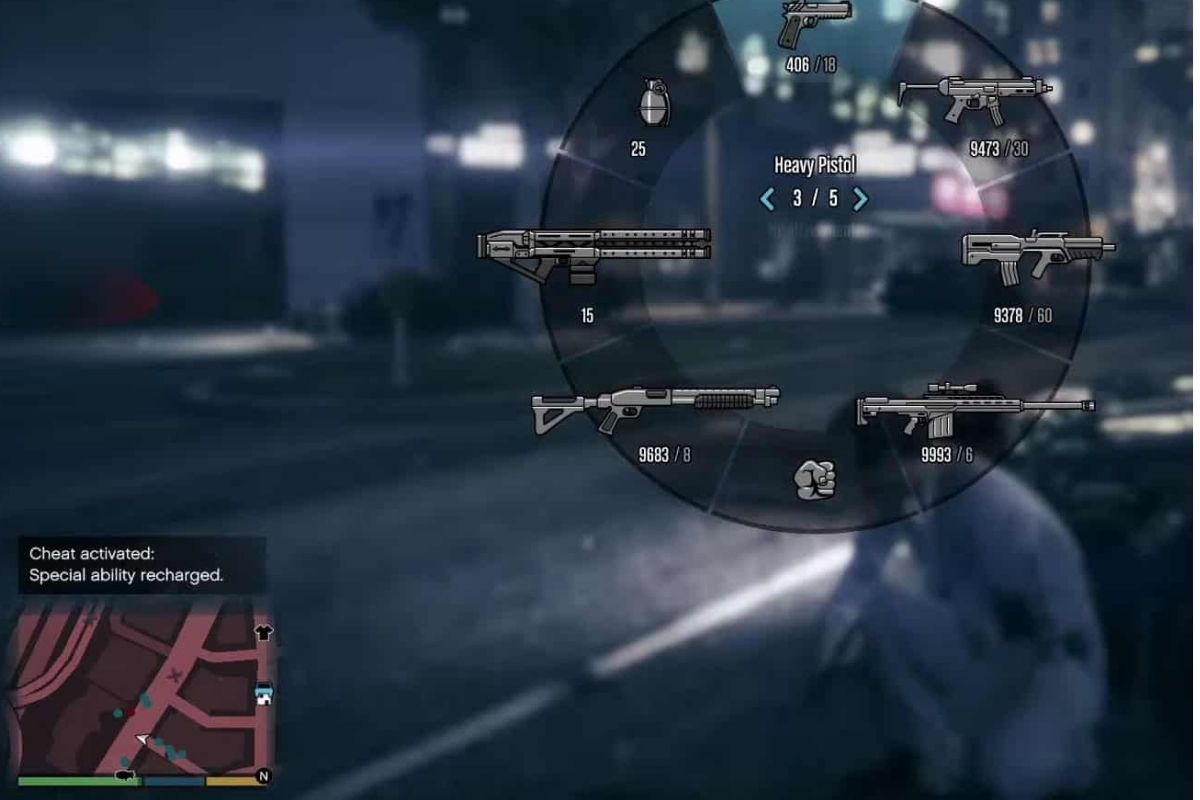Switch to unarmed fist slot

(x=814, y=479)
